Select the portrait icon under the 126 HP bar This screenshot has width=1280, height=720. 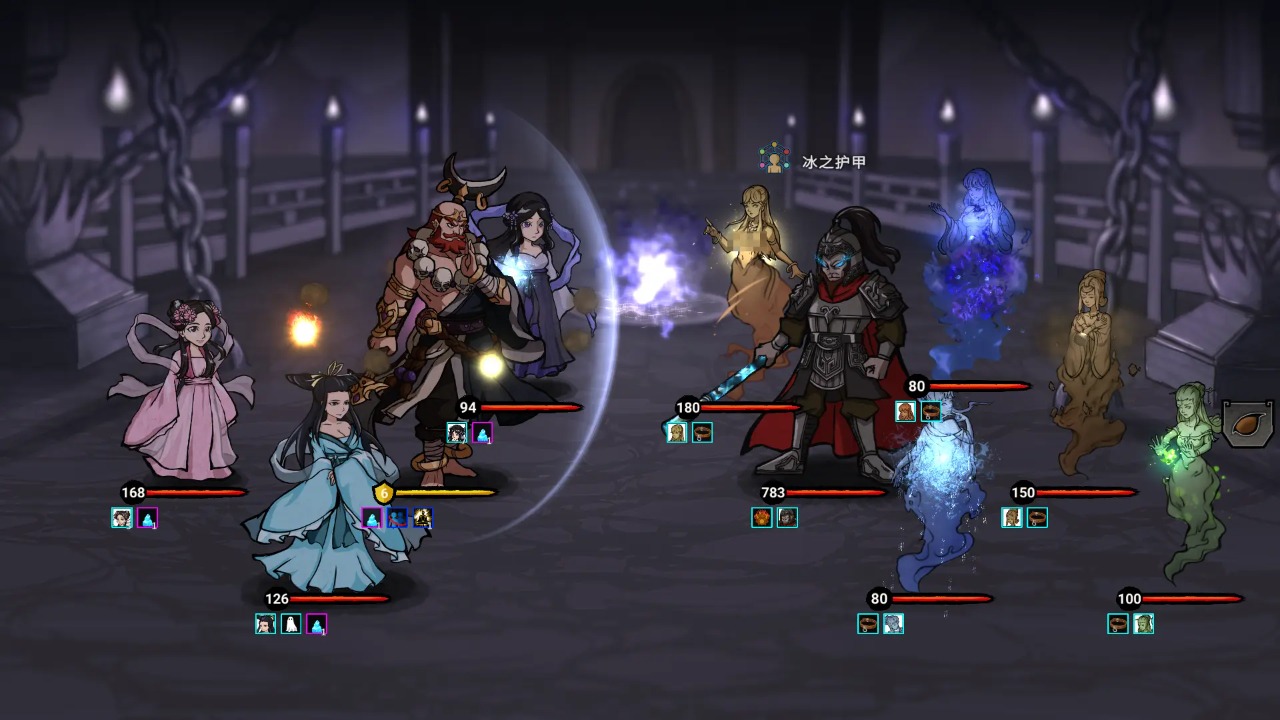pyautogui.click(x=265, y=624)
